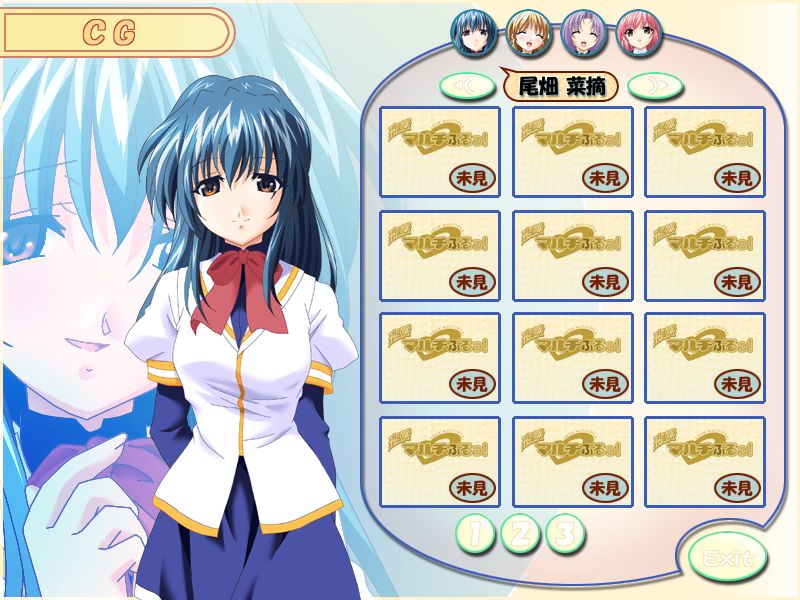This screenshot has width=800, height=600.
Task: Select the dark blue-haired girl portrait
Action: point(472,32)
